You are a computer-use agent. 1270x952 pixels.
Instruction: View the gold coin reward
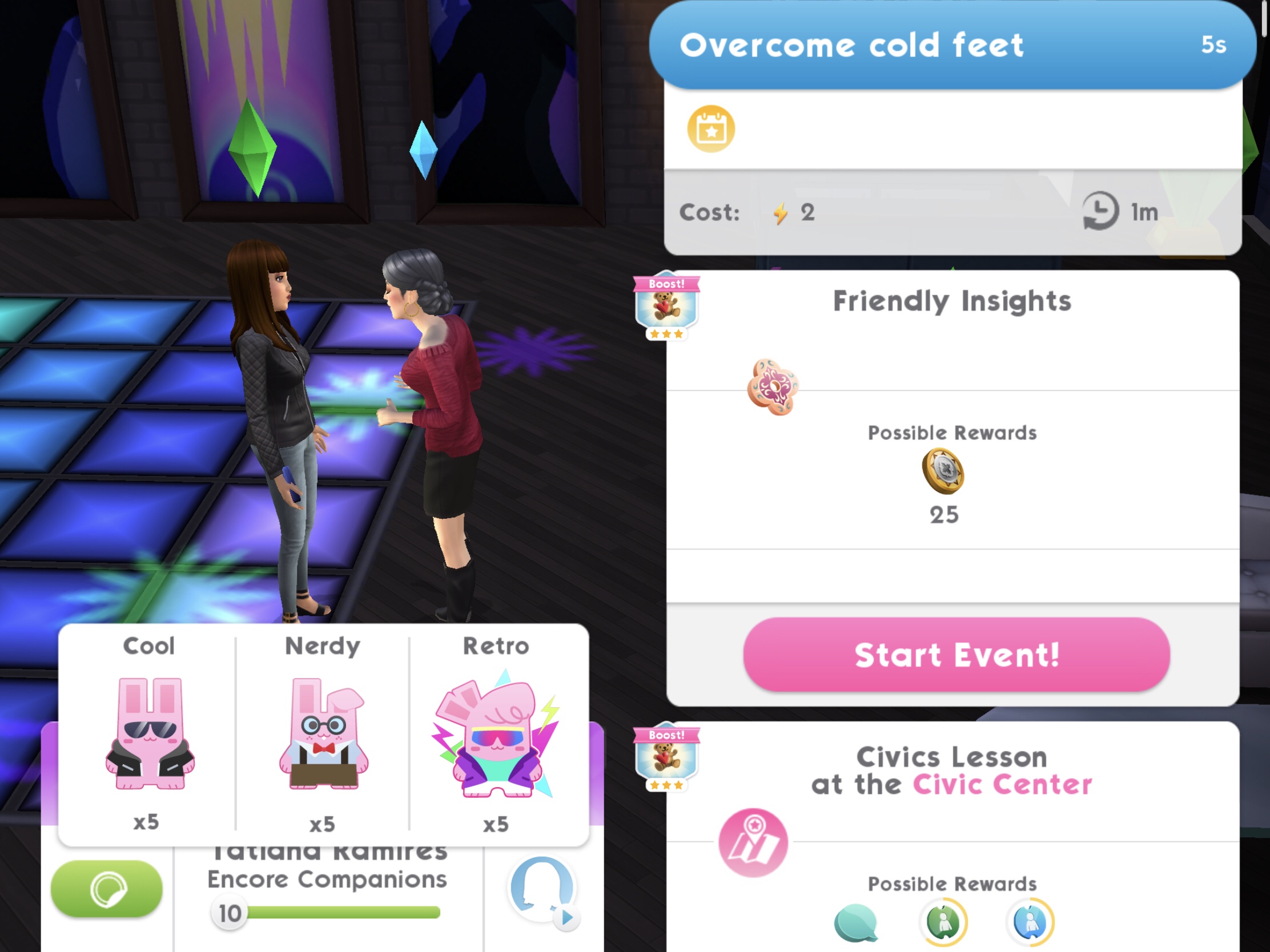(943, 471)
